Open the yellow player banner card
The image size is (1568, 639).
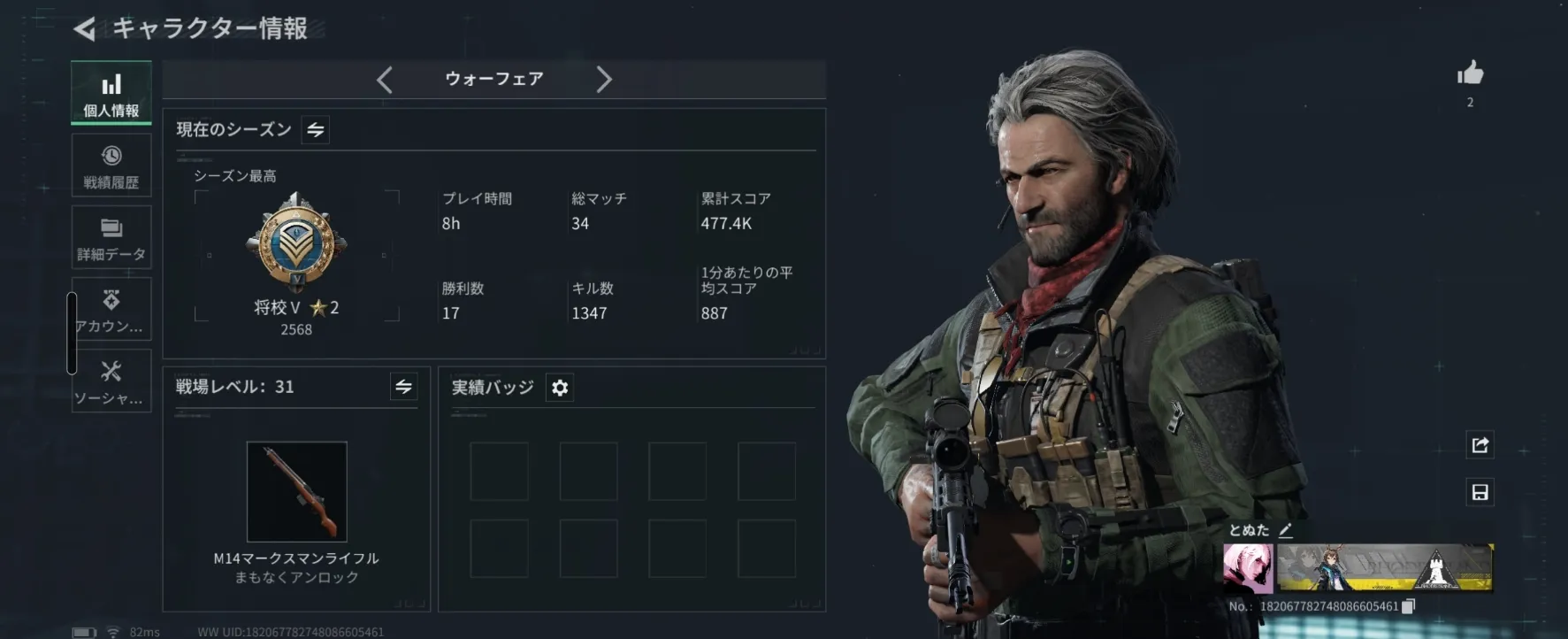tap(1385, 568)
